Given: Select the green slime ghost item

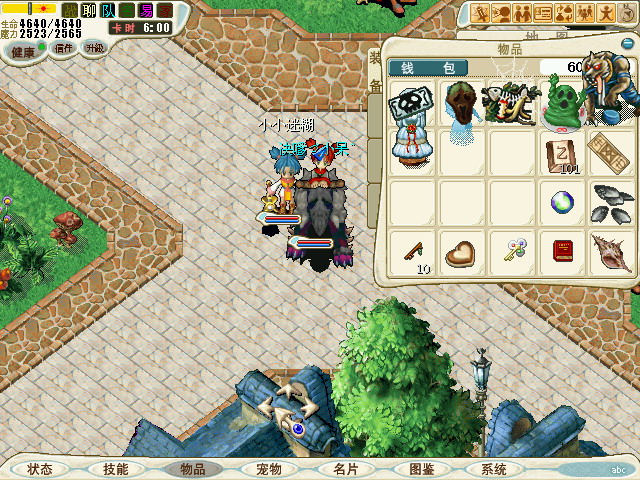Looking at the screenshot, I should (x=562, y=103).
